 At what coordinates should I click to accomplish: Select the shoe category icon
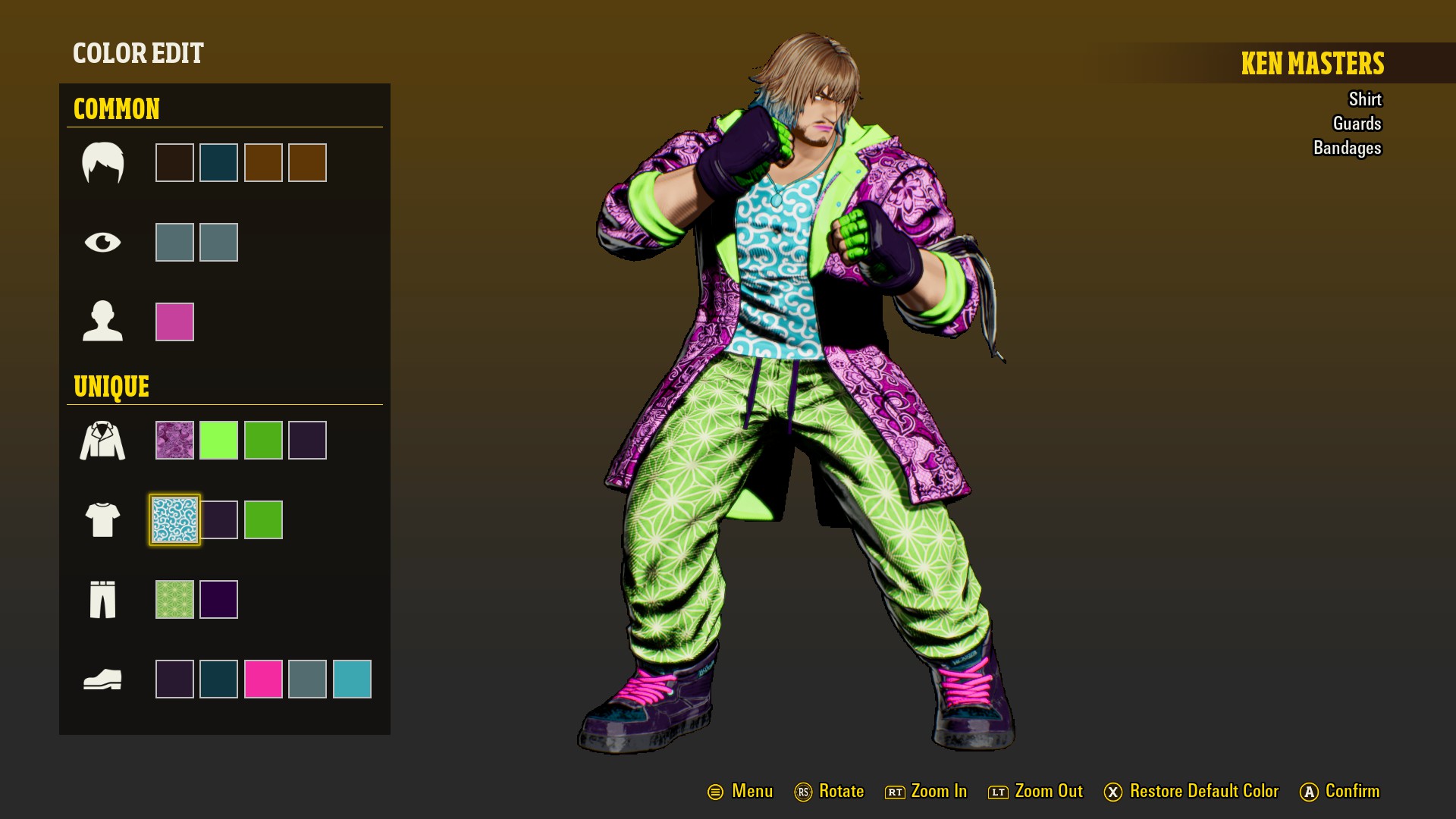point(102,679)
